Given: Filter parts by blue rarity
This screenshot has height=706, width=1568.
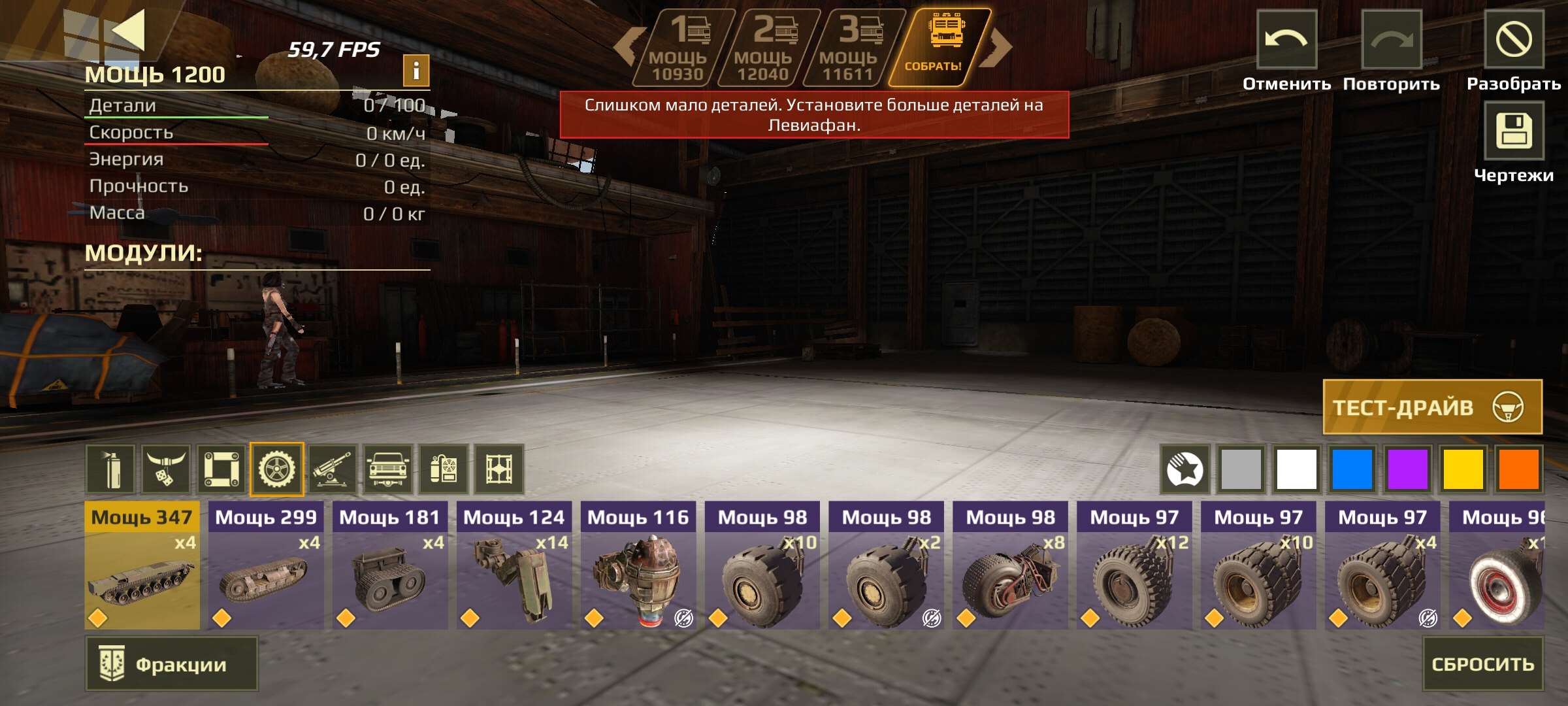Looking at the screenshot, I should tap(1352, 469).
